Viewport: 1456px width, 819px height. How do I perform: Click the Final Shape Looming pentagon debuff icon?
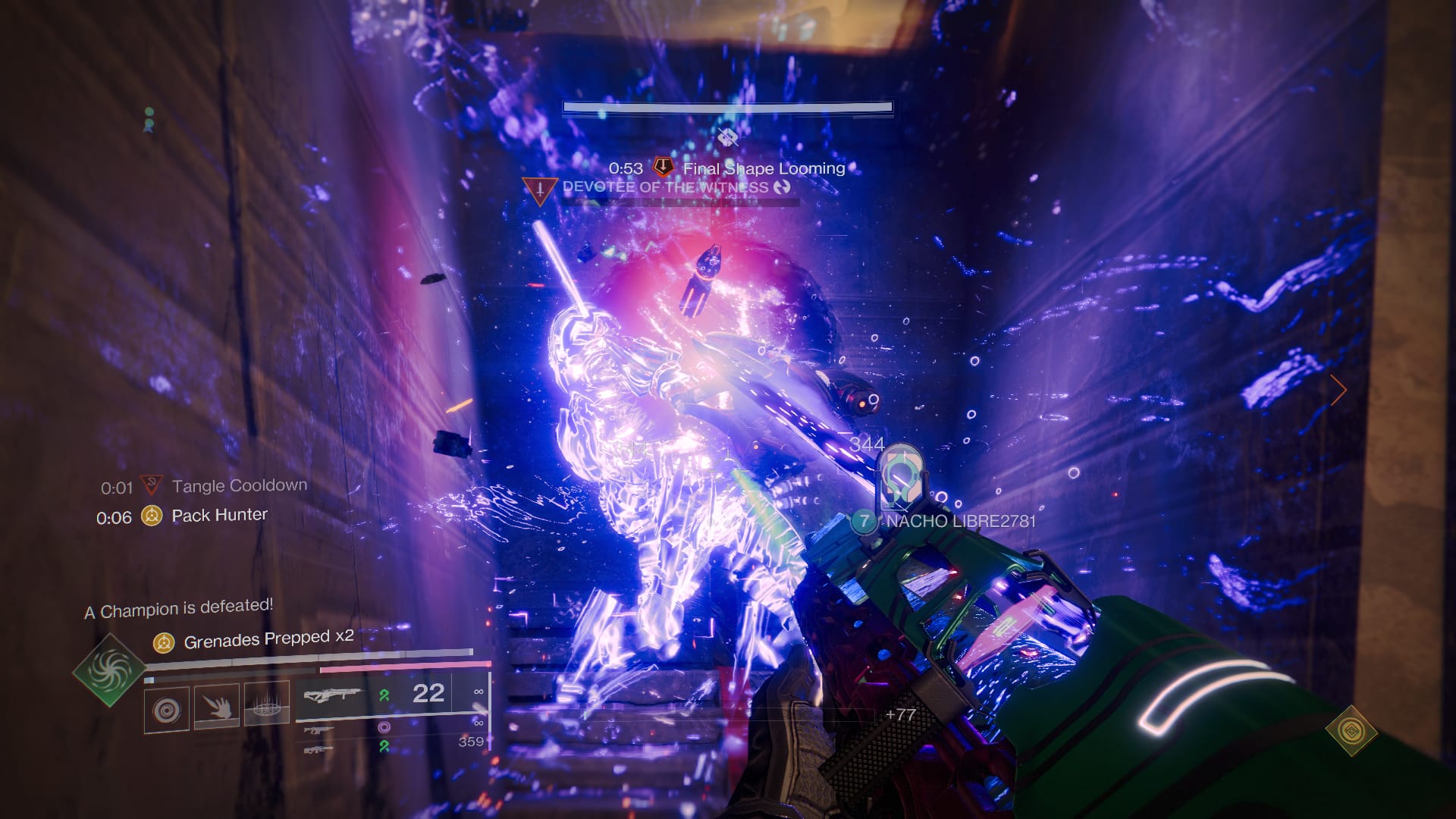click(x=664, y=166)
